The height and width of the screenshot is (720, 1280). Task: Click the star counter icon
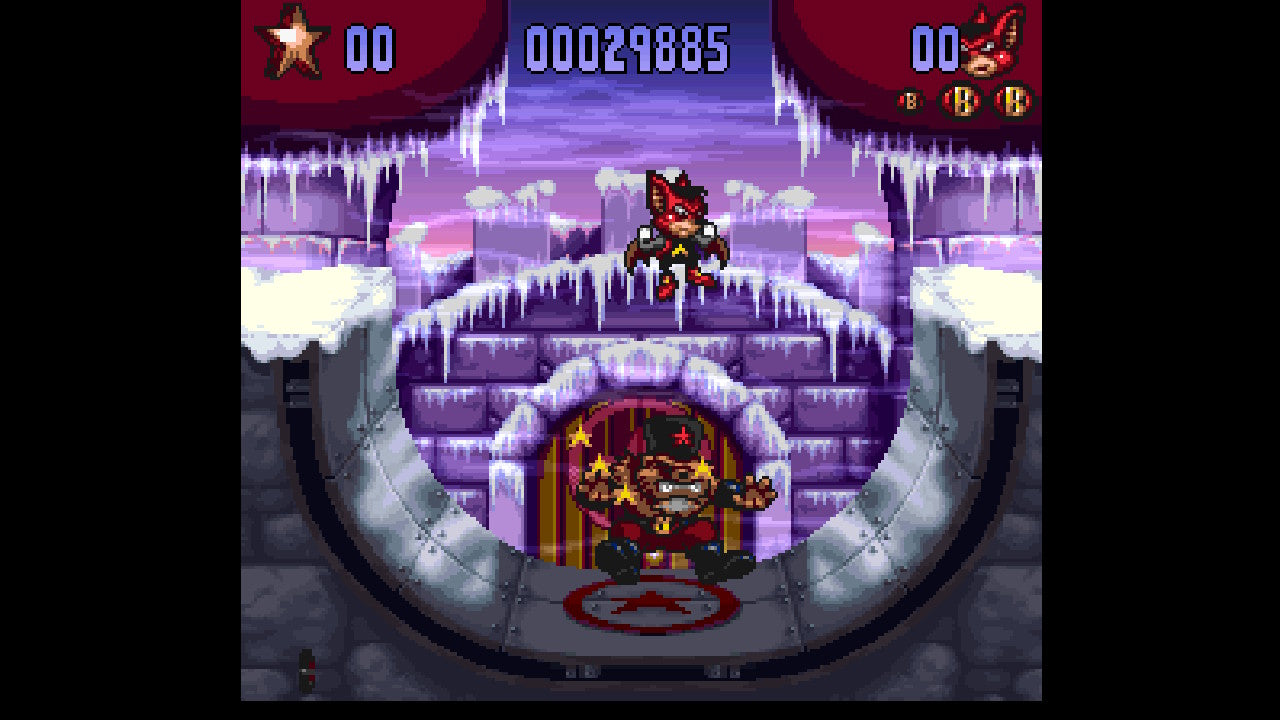[x=292, y=42]
